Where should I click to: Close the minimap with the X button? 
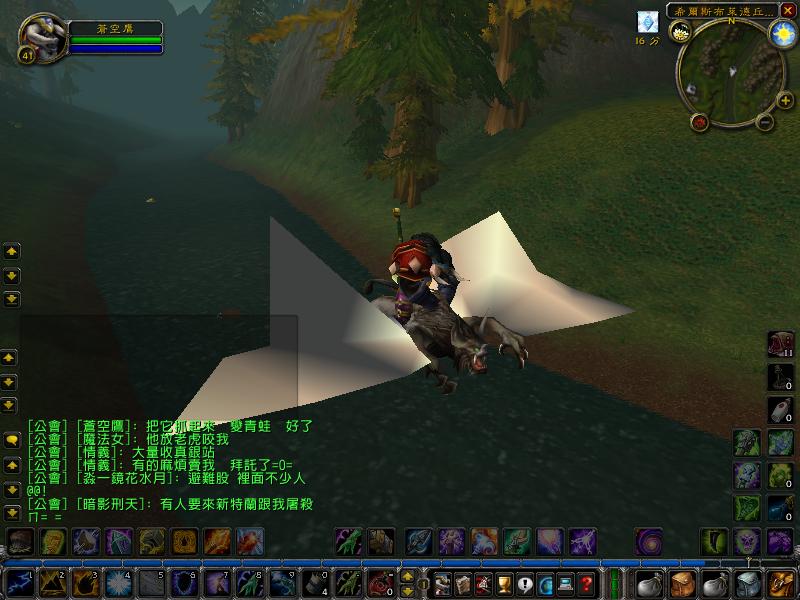(790, 11)
